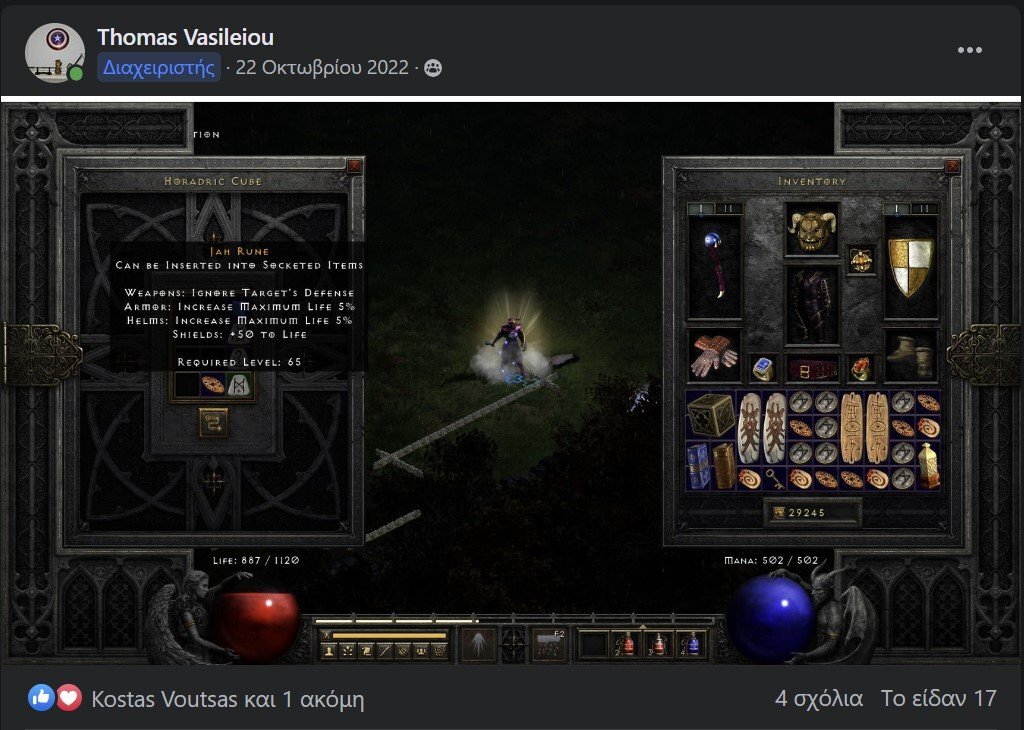Select the Jah rune in the cube
The width and height of the screenshot is (1024, 730).
tap(240, 385)
